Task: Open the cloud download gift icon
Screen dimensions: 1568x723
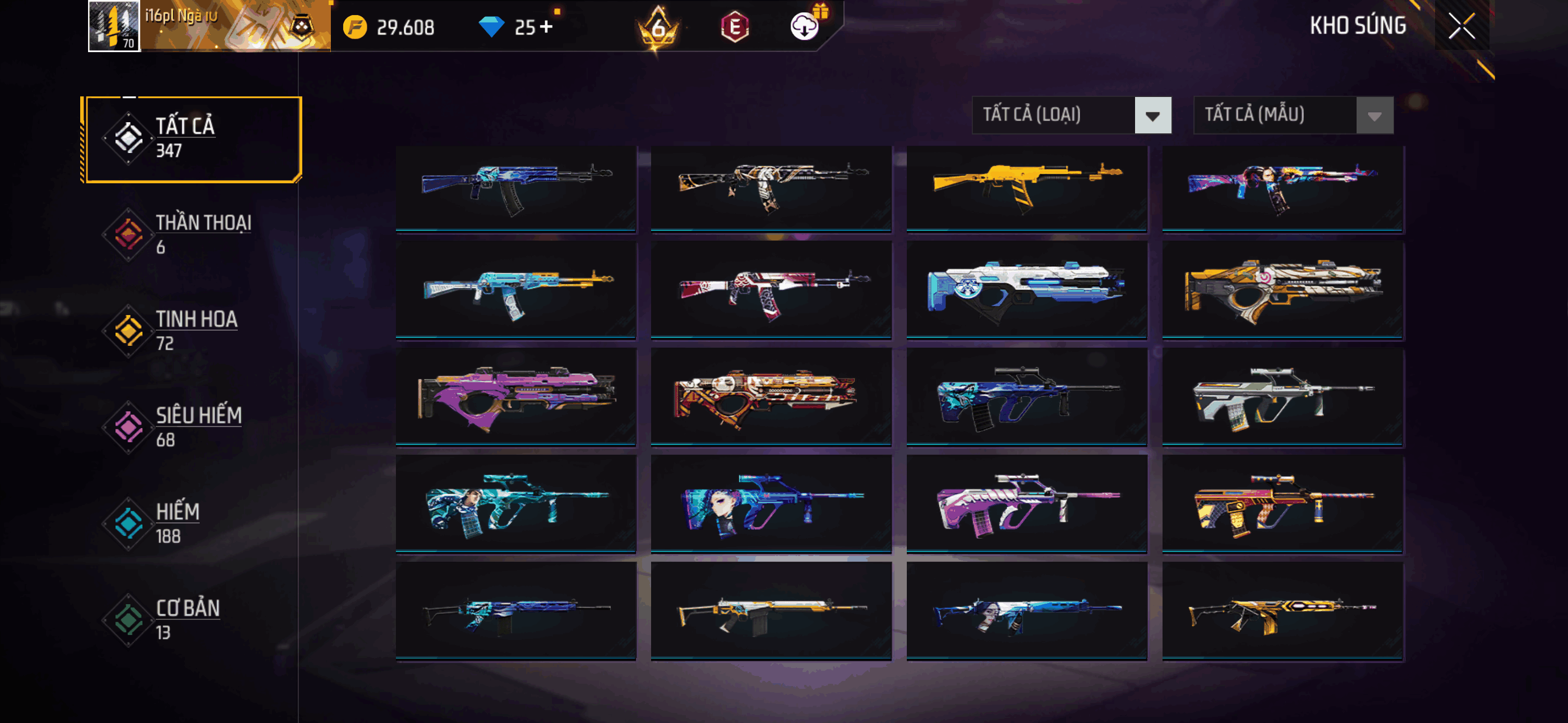Action: coord(805,26)
